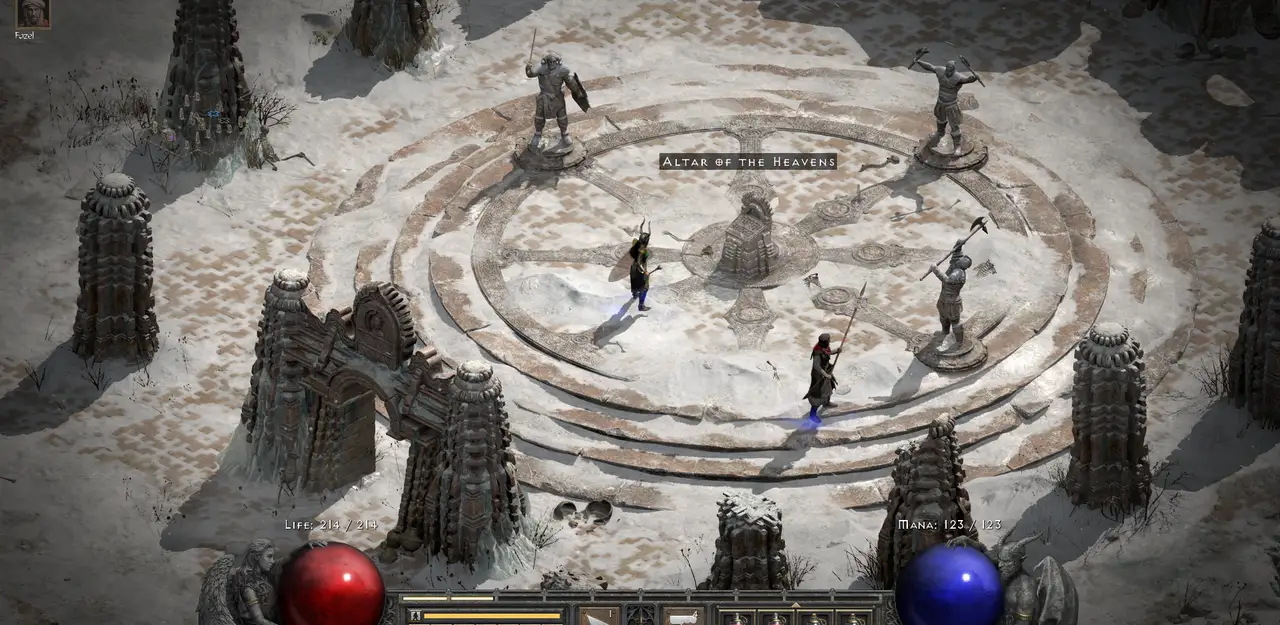Image resolution: width=1280 pixels, height=625 pixels.
Task: Toggle the mini panel between skill icons
Action: (641, 615)
